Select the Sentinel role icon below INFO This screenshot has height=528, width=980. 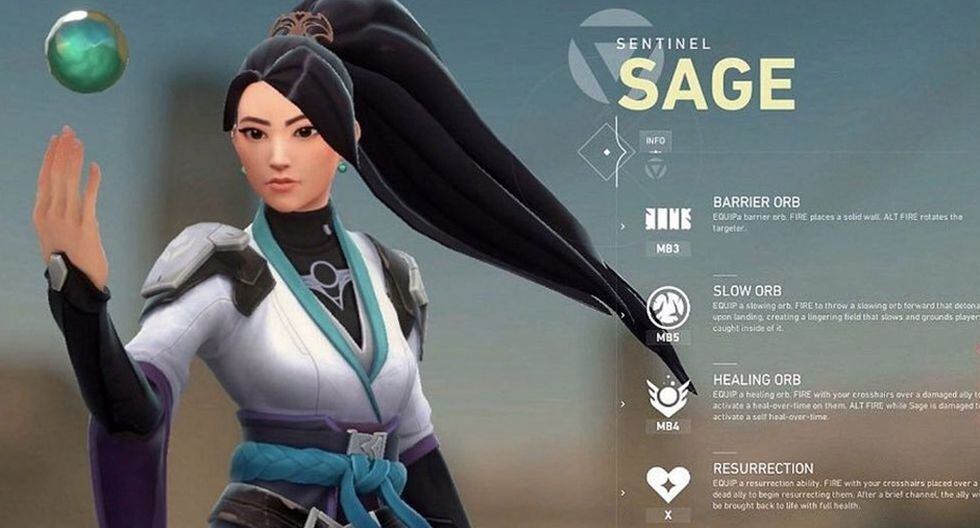pyautogui.click(x=656, y=169)
